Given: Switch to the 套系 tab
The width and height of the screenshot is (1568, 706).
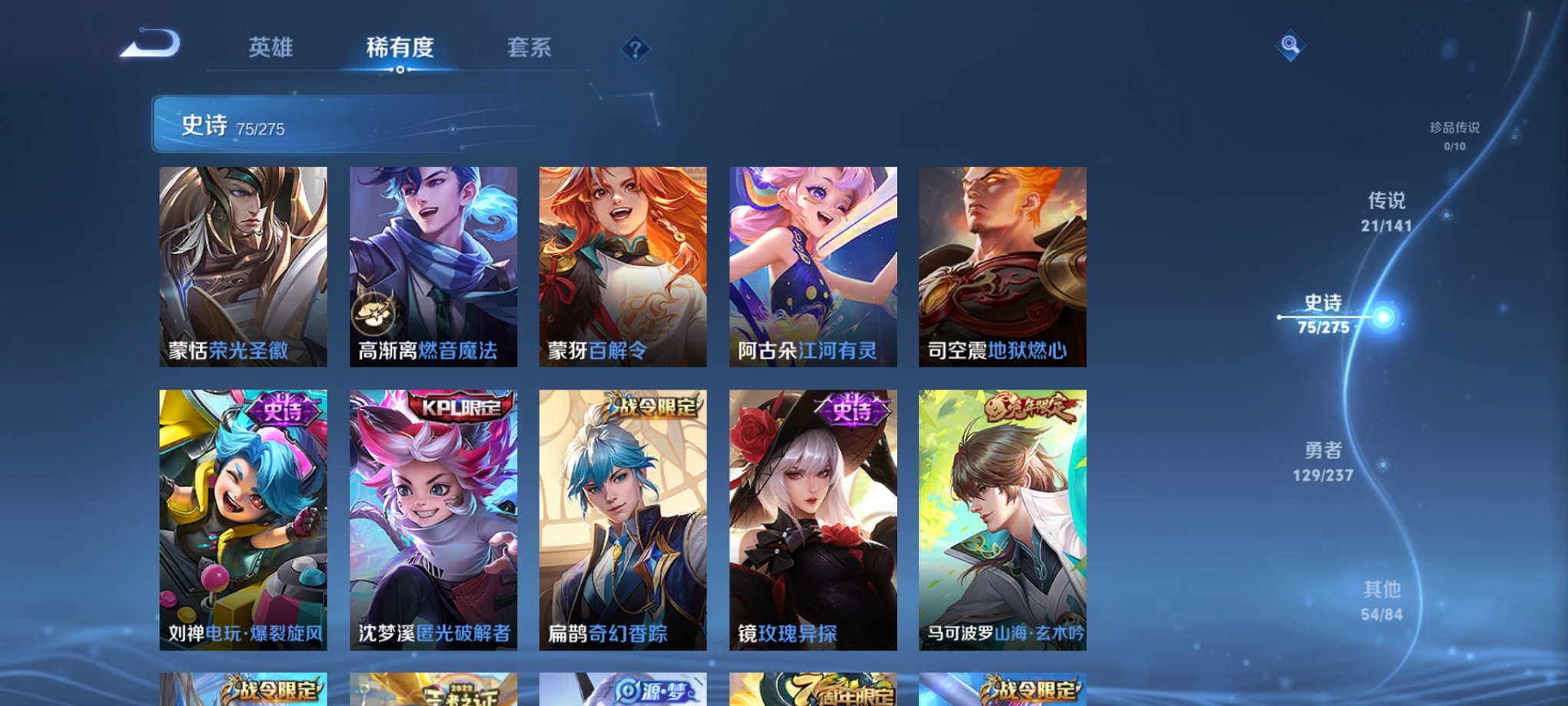Looking at the screenshot, I should pos(537,48).
